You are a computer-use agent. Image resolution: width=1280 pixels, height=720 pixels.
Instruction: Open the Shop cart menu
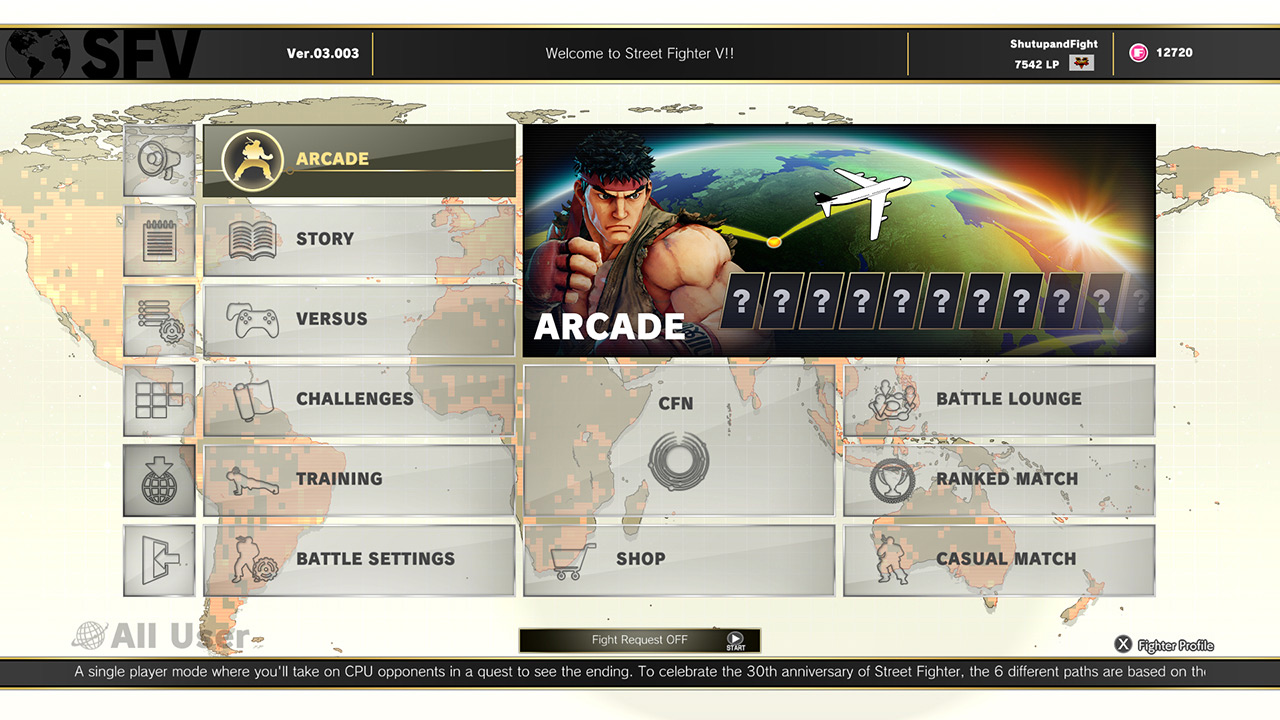(678, 559)
